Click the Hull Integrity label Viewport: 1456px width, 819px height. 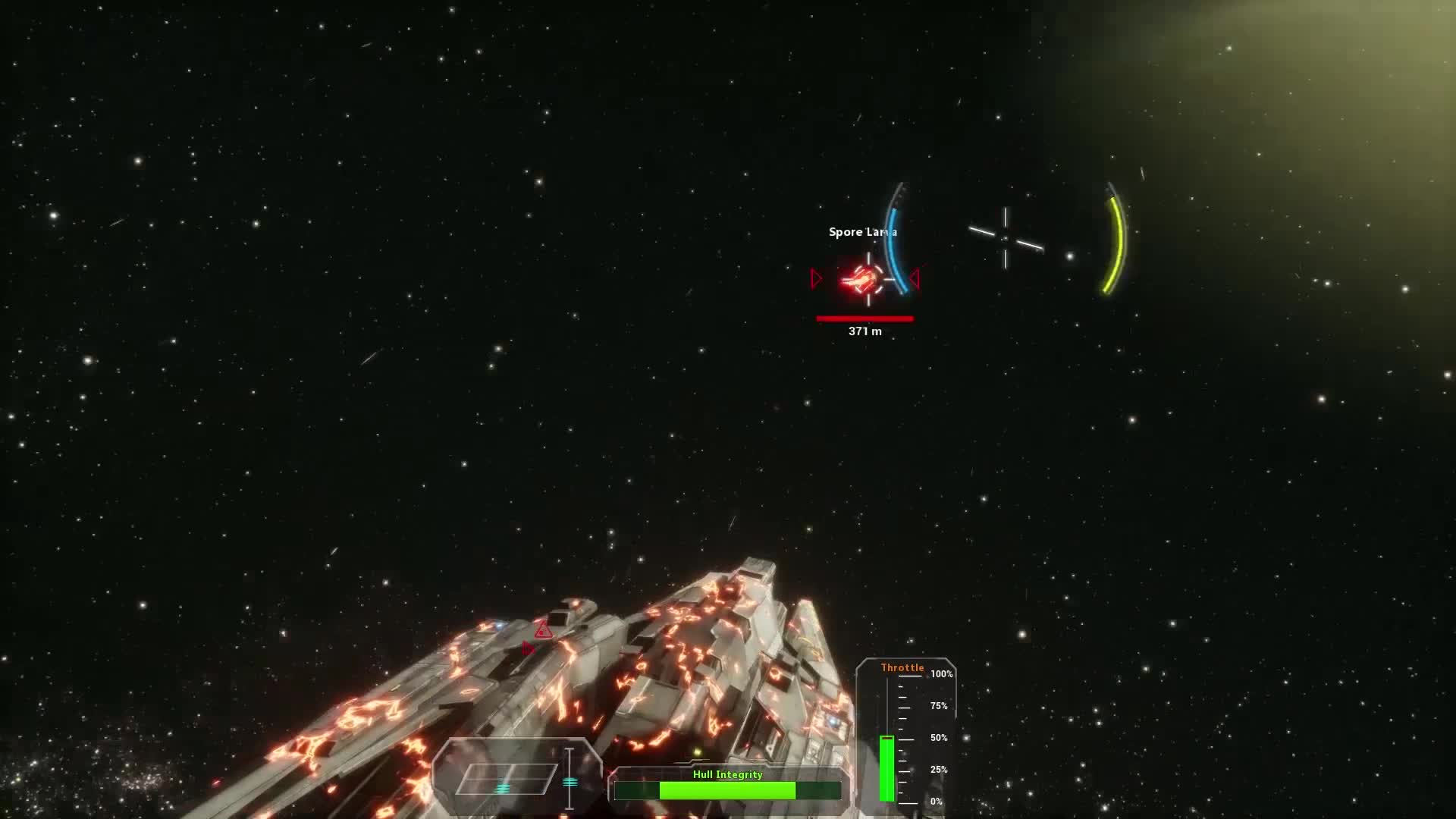727,774
